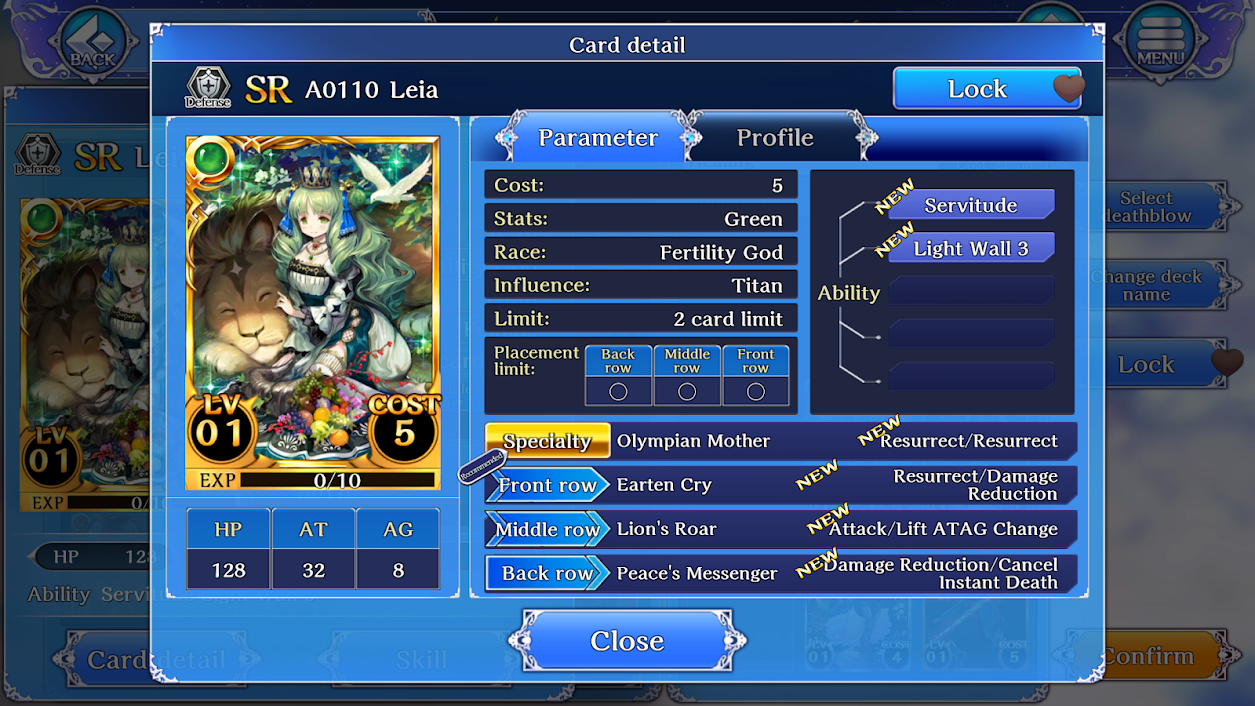Select the Parameter tab
Image resolution: width=1255 pixels, height=706 pixels.
[597, 138]
